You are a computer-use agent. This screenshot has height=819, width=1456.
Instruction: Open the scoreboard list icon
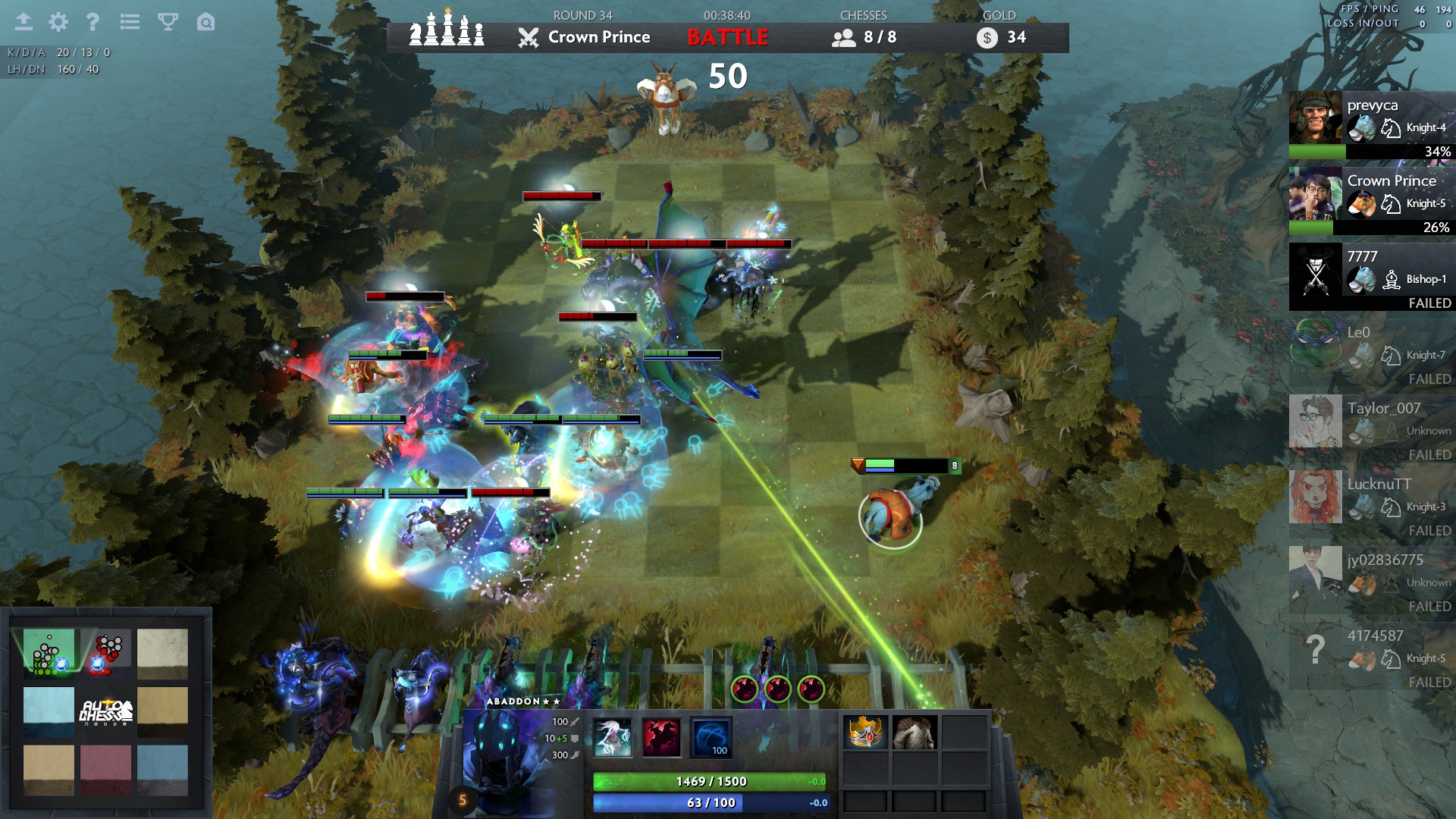(130, 22)
